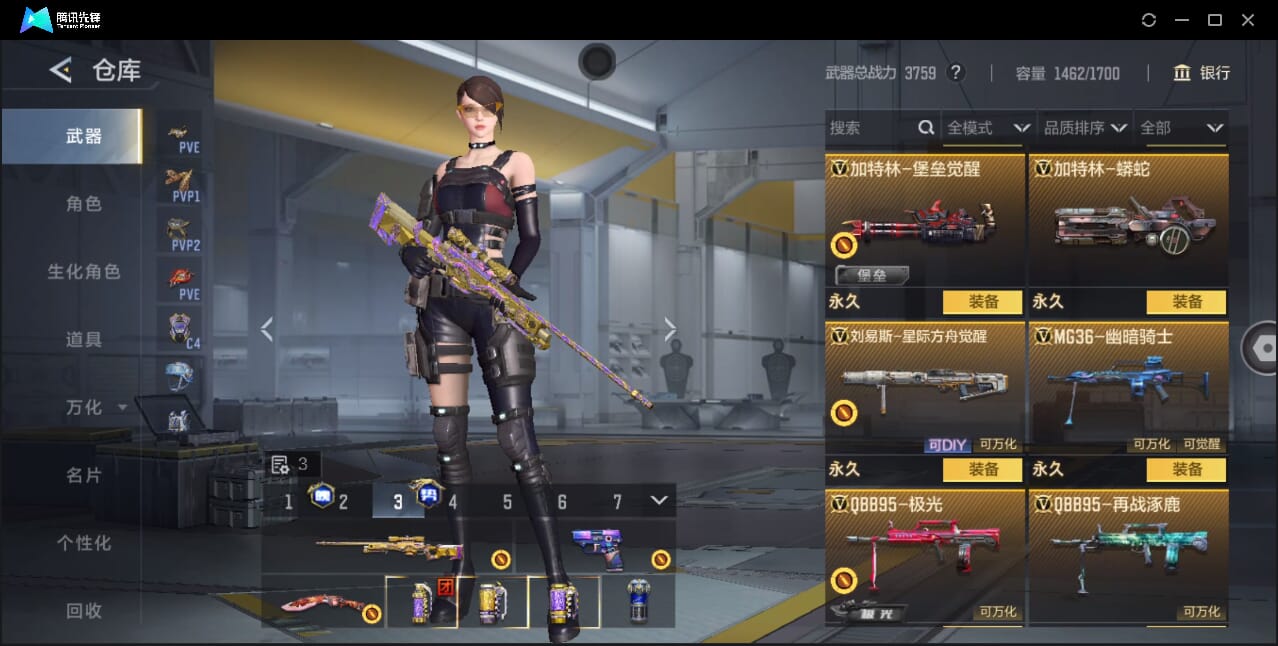Select the 生化角色 category
This screenshot has width=1278, height=646.
(83, 272)
